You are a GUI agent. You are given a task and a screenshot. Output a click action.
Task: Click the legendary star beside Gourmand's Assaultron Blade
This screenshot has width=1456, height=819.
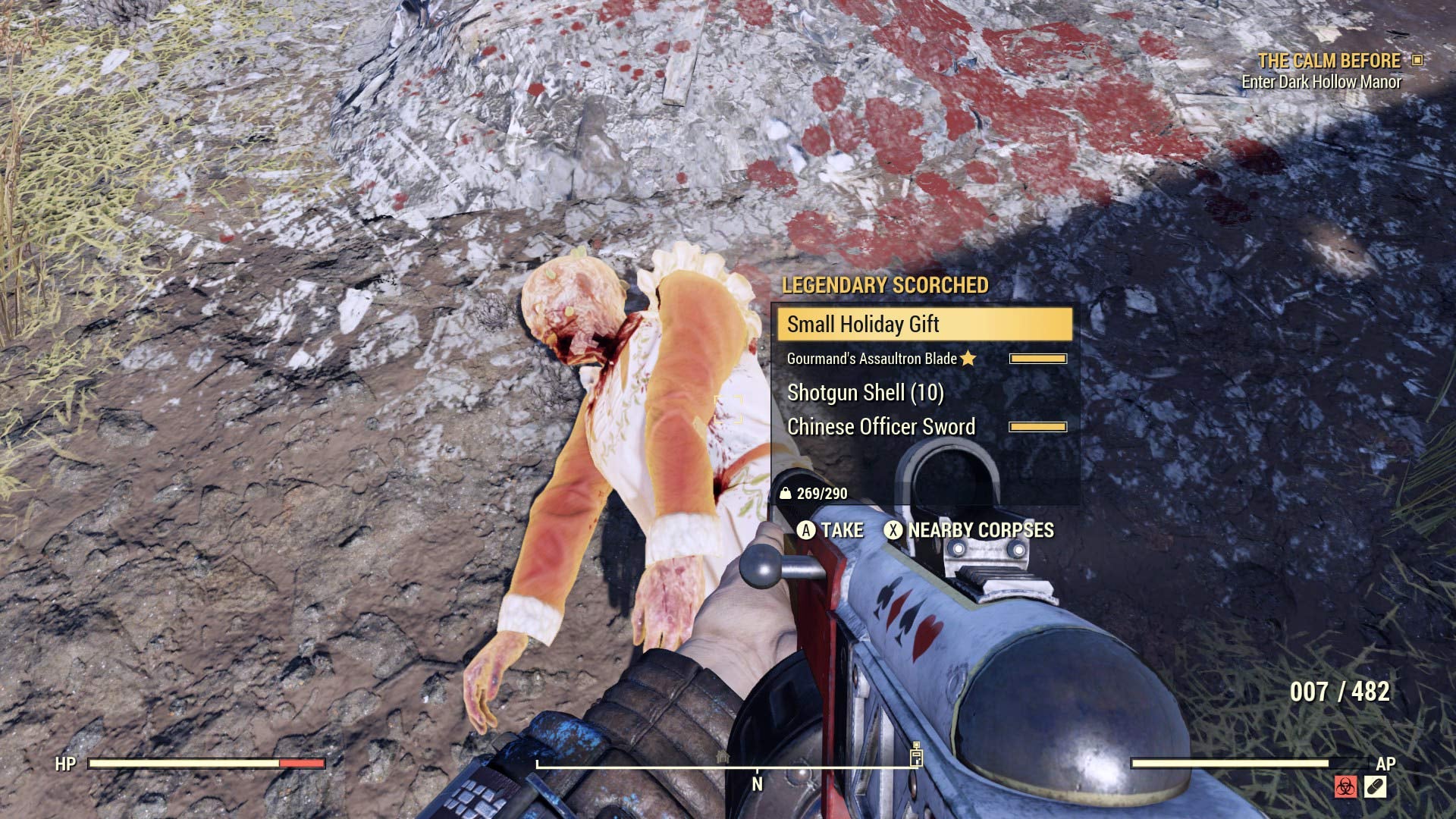[968, 359]
